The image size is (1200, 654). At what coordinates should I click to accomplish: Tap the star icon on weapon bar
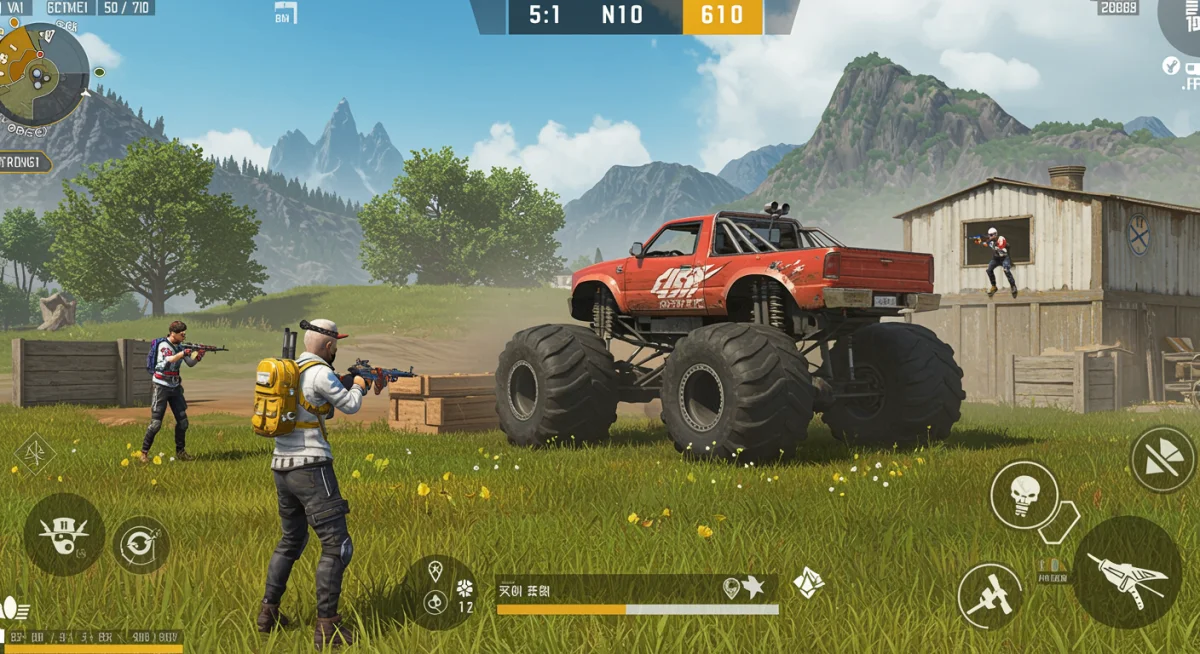(753, 588)
